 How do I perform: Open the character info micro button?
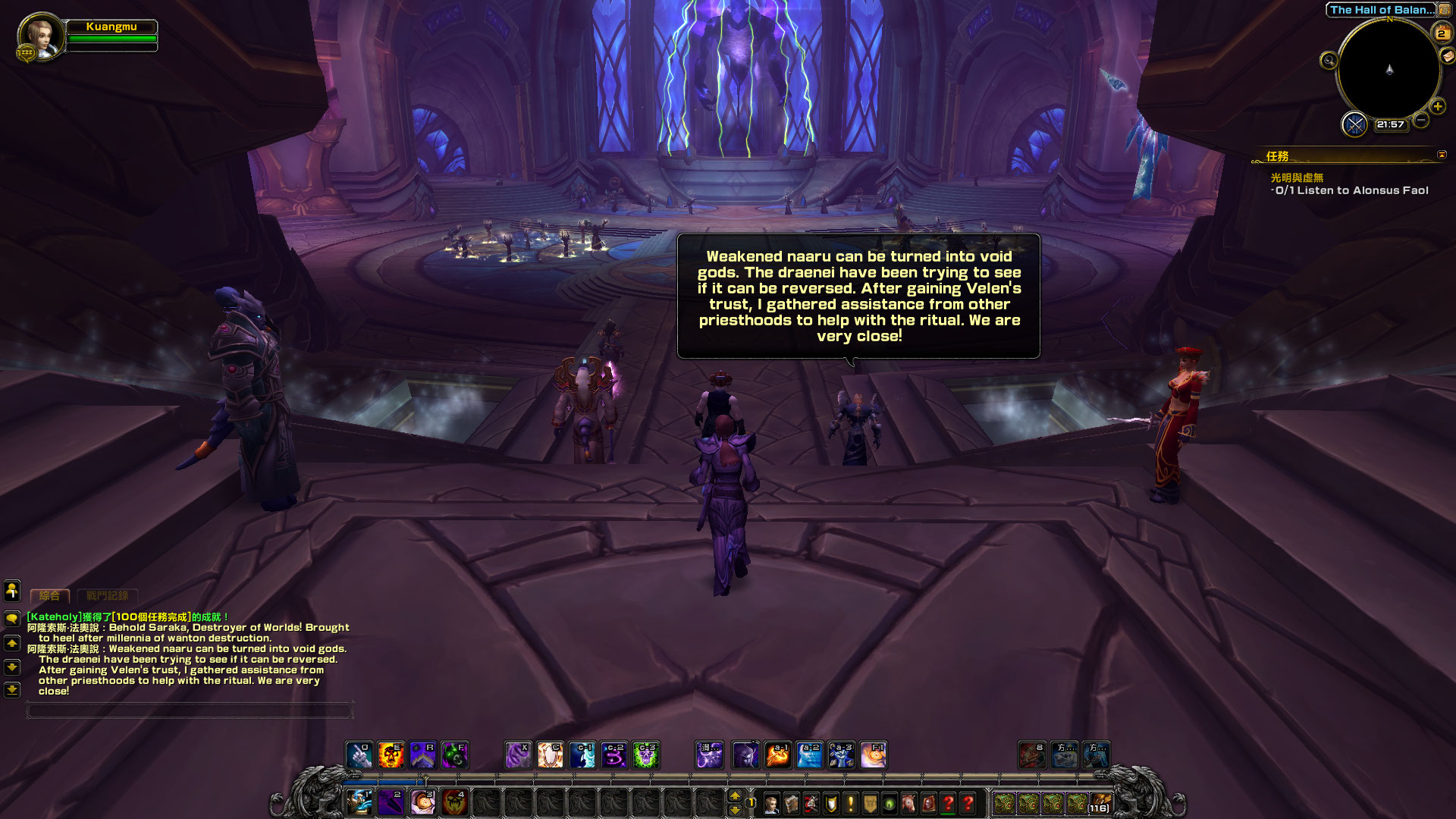click(x=771, y=804)
